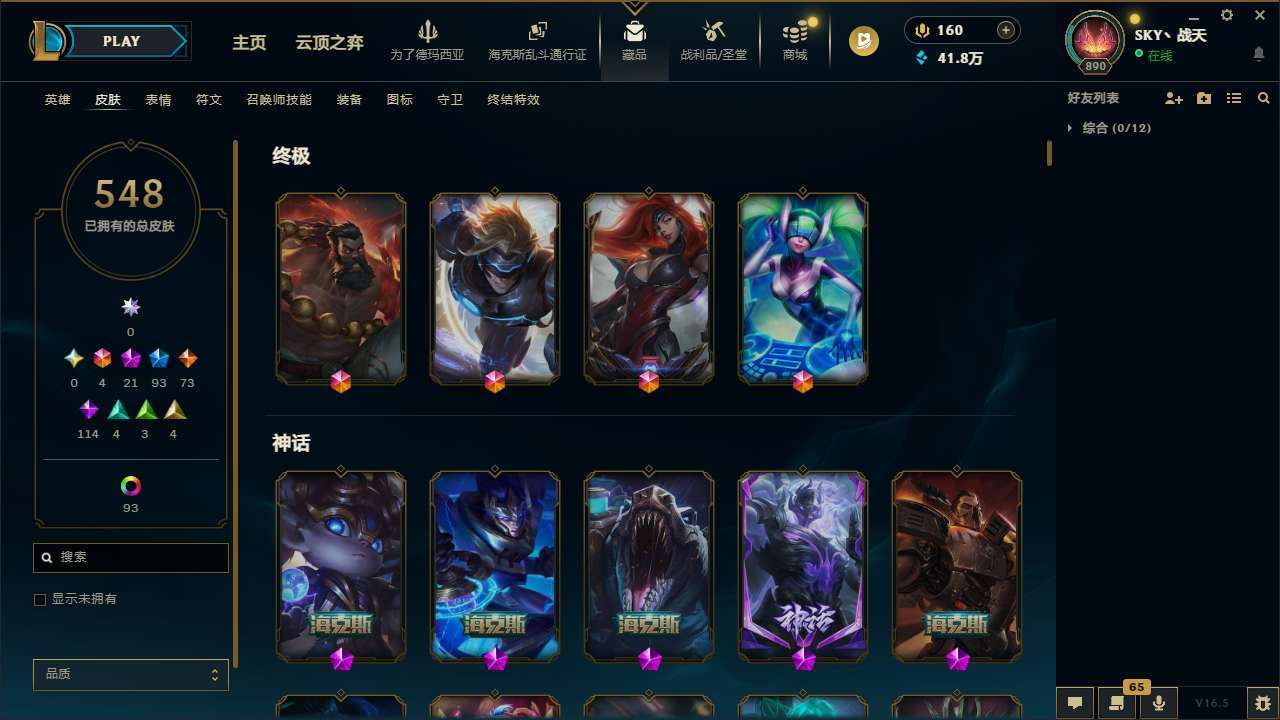
Task: Toggle the voice chat mic icon near 160
Action: pos(921,29)
